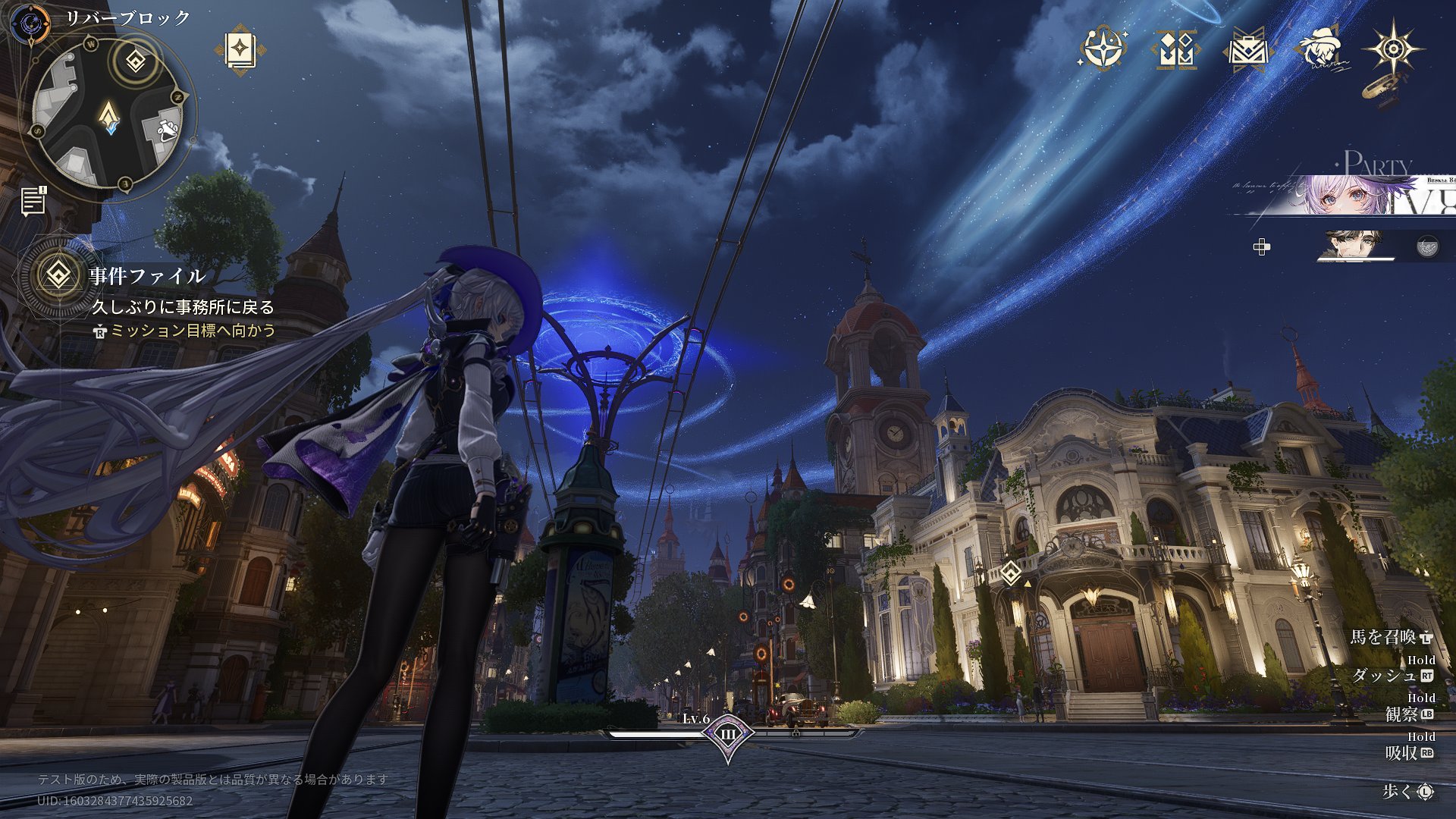Select the flask shop marker on minimap
1456x819 pixels.
coord(168,129)
